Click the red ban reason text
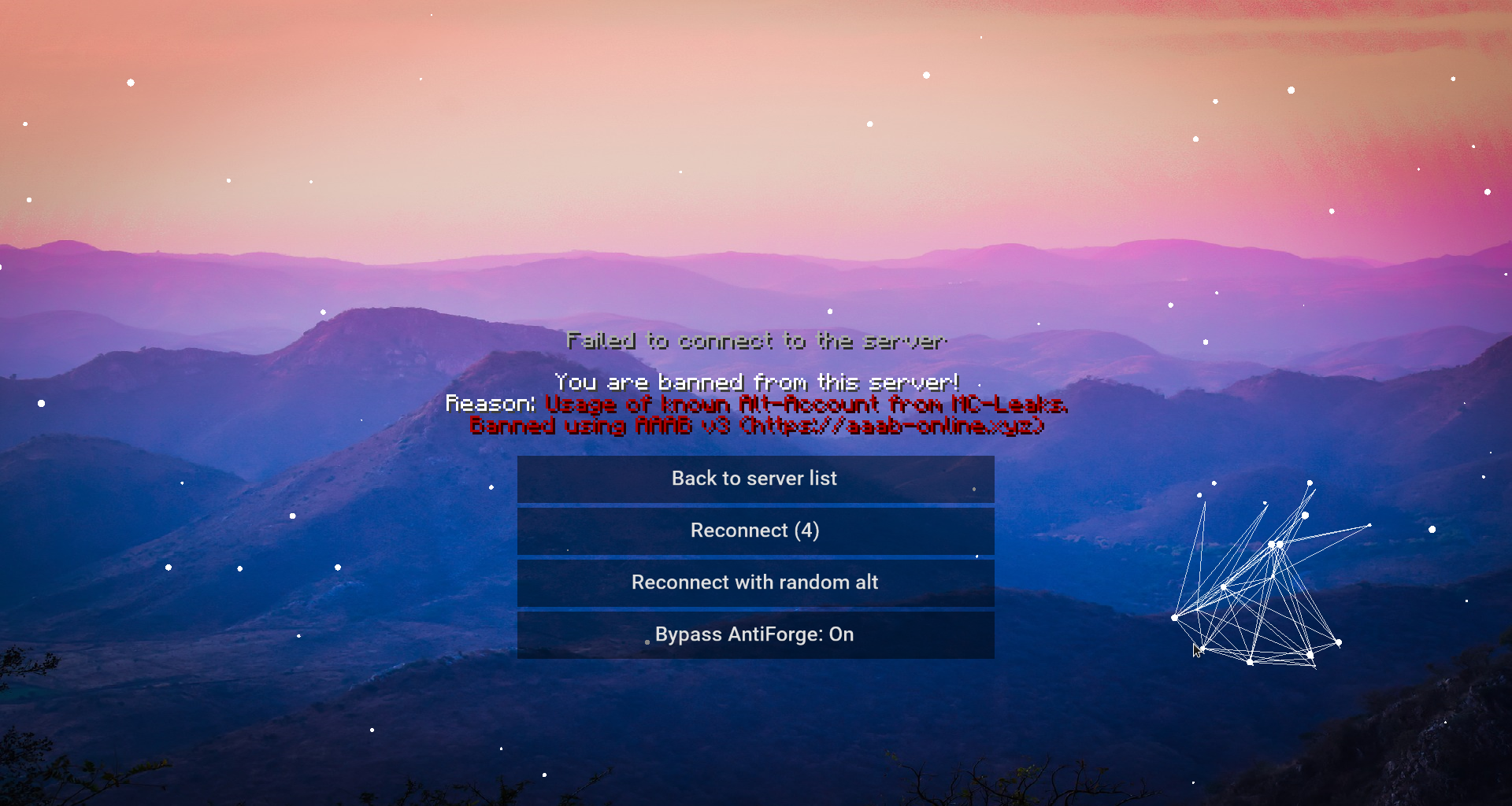Viewport: 1512px width, 806px height. [x=806, y=404]
